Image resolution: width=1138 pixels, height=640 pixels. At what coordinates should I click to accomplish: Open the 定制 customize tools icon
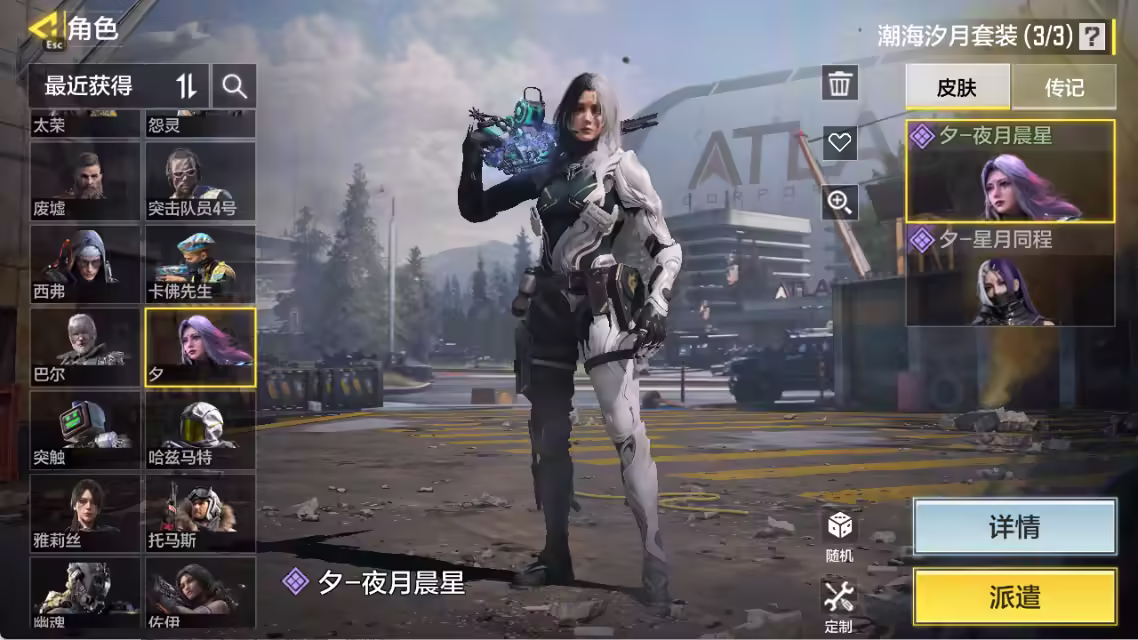[839, 605]
